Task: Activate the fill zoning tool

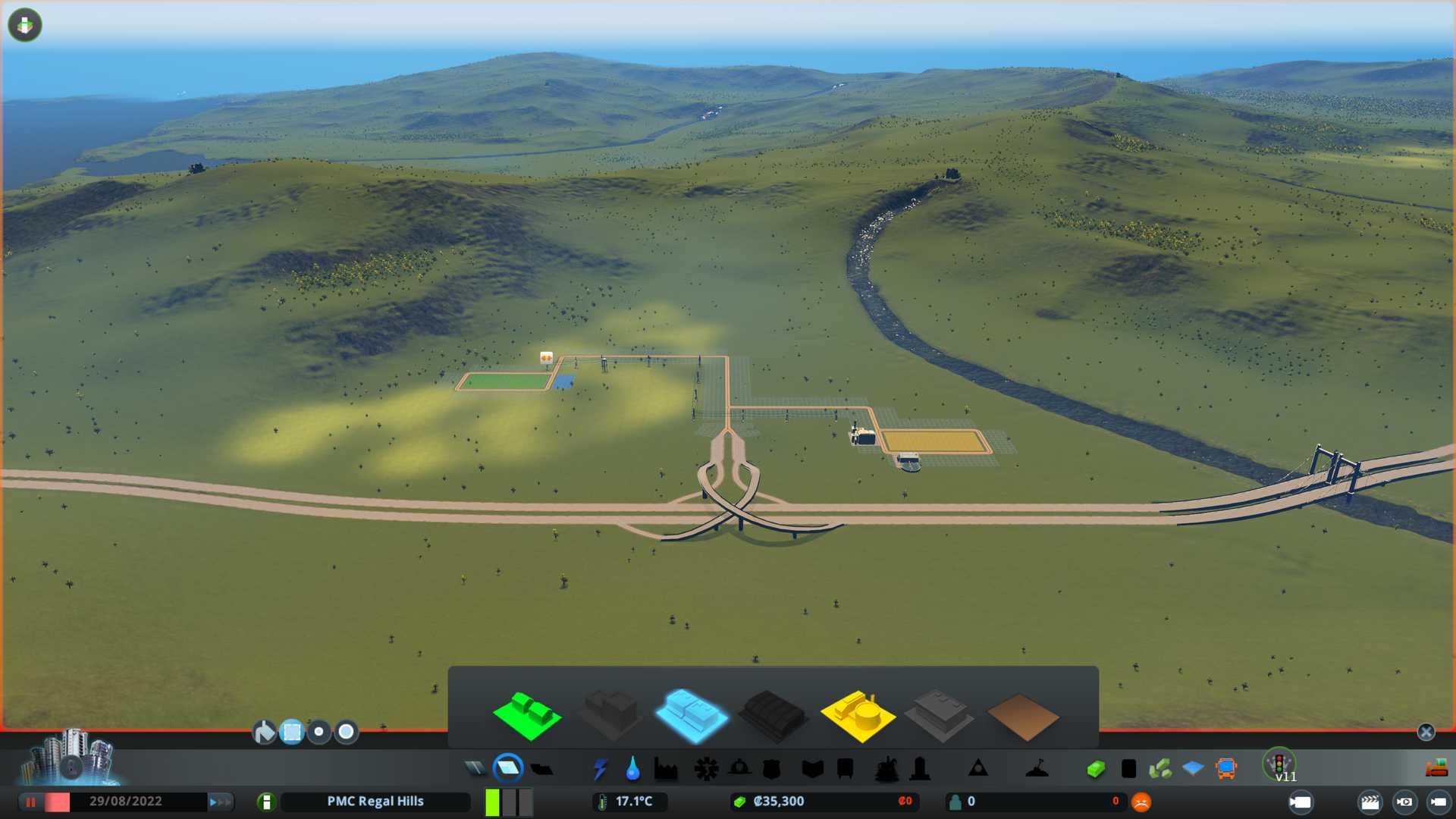Action: point(264,732)
